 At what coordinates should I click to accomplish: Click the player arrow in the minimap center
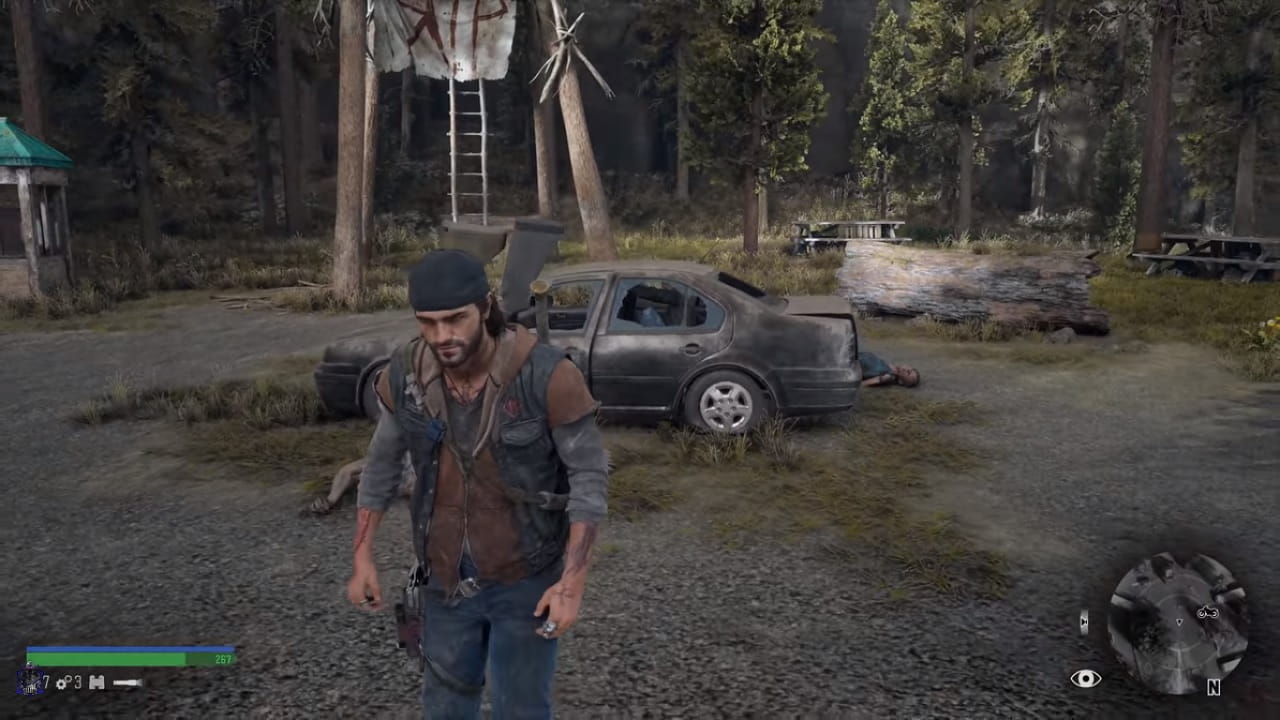point(1180,622)
